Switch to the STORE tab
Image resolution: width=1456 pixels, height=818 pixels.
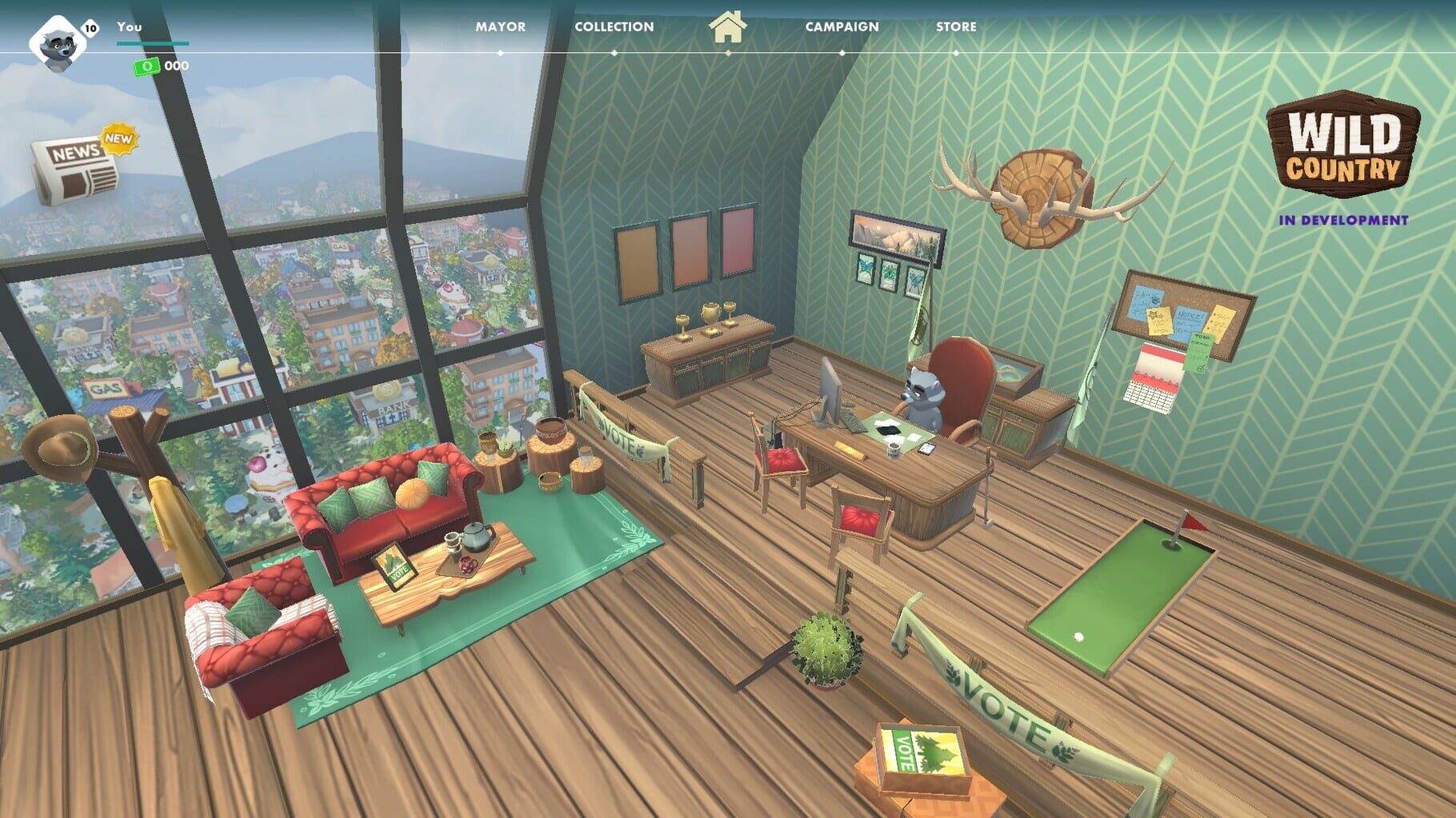point(957,26)
